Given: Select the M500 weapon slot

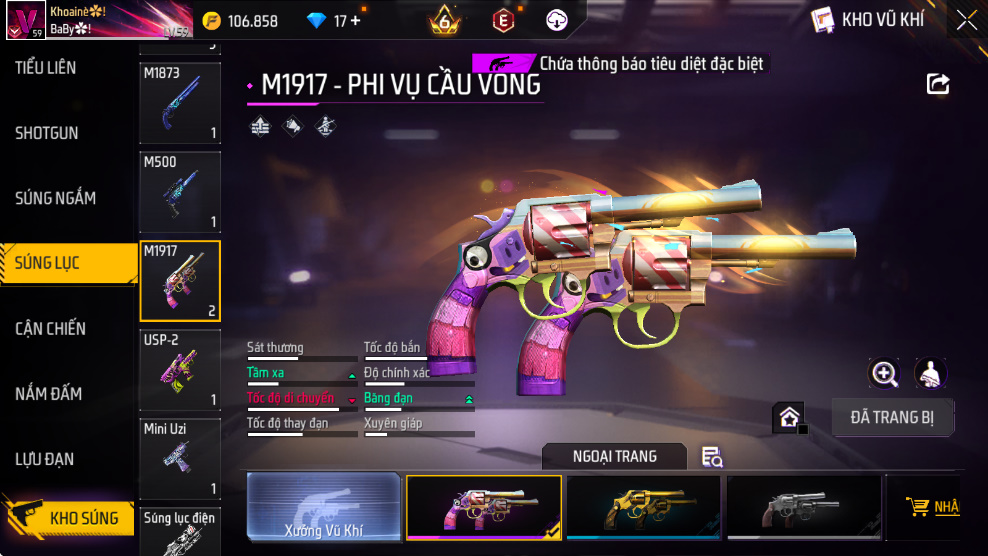Looking at the screenshot, I should pyautogui.click(x=180, y=191).
